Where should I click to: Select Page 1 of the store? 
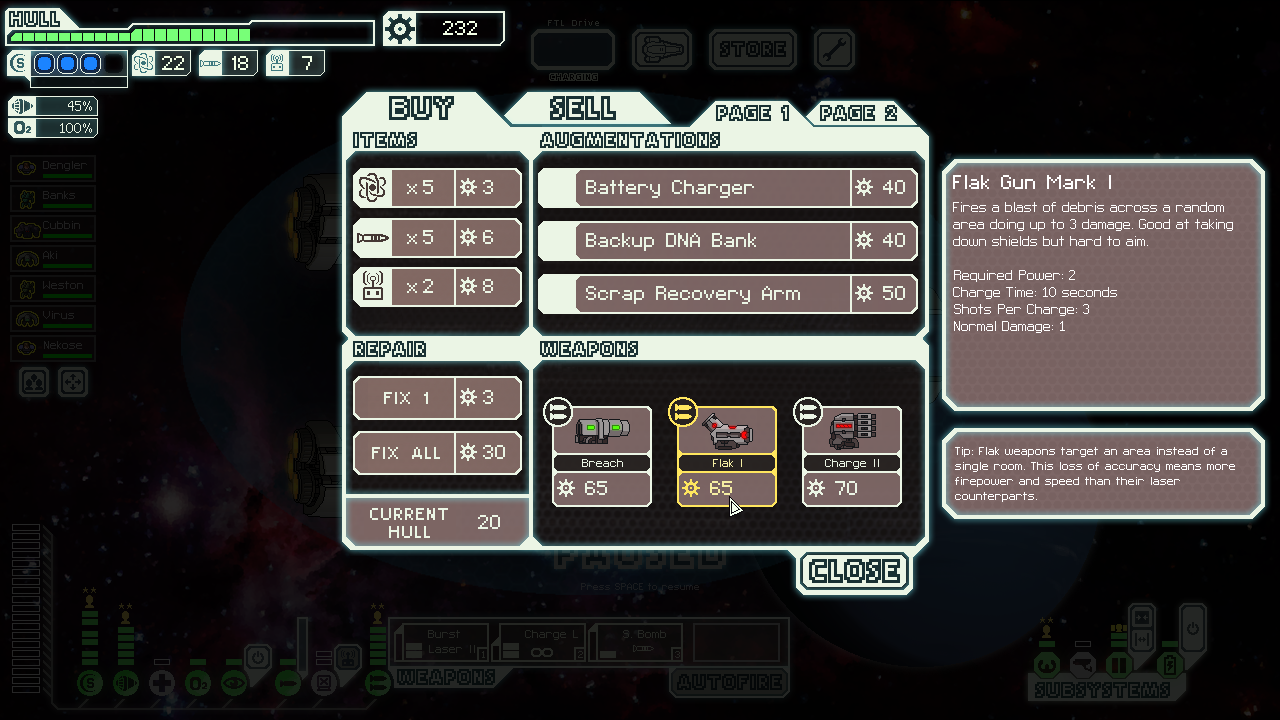pos(753,113)
